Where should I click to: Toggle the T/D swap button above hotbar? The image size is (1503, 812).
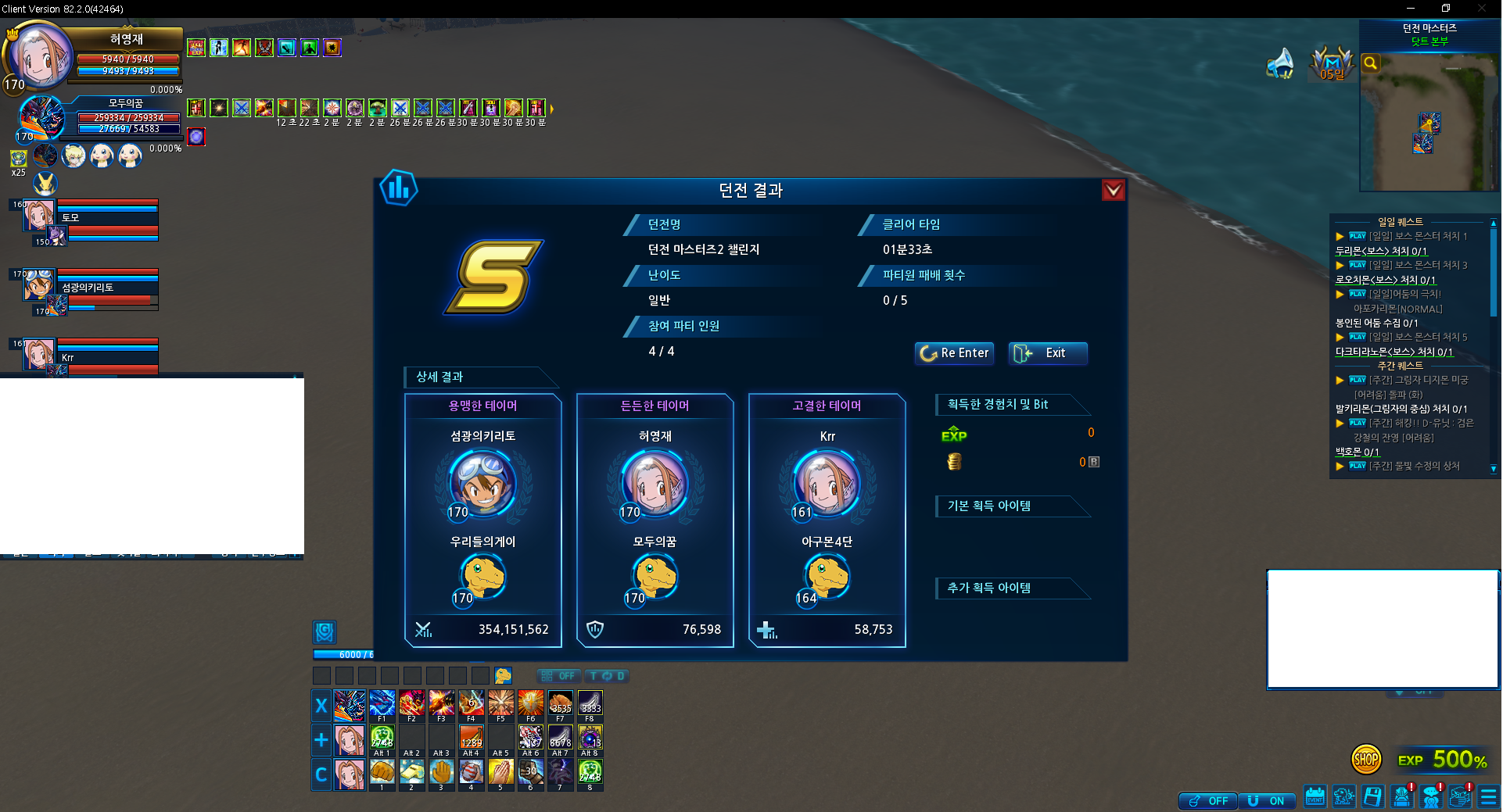tap(607, 676)
